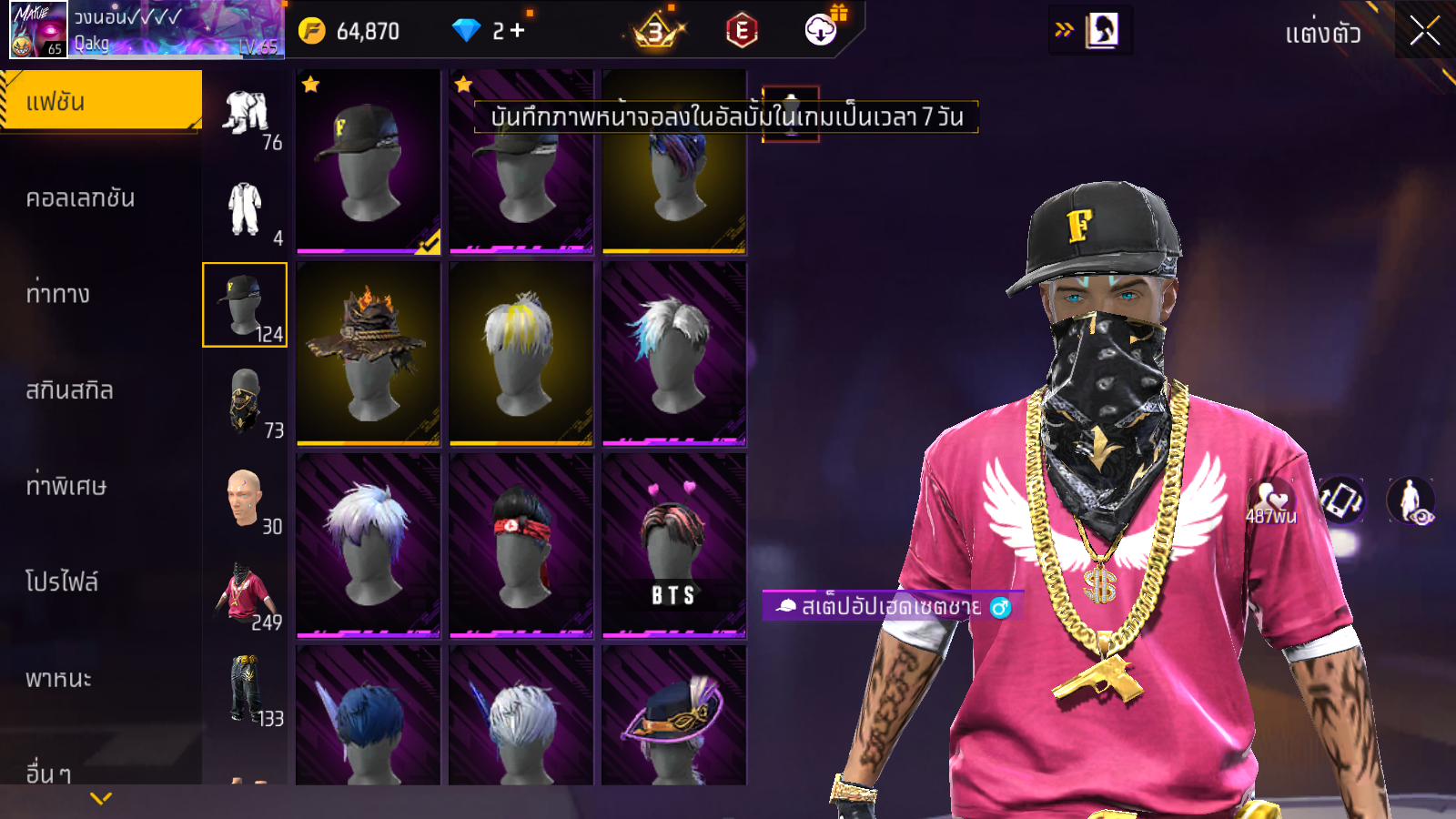Image resolution: width=1456 pixels, height=819 pixels.
Task: Open the gold rank 3 crown icon
Action: [x=656, y=32]
